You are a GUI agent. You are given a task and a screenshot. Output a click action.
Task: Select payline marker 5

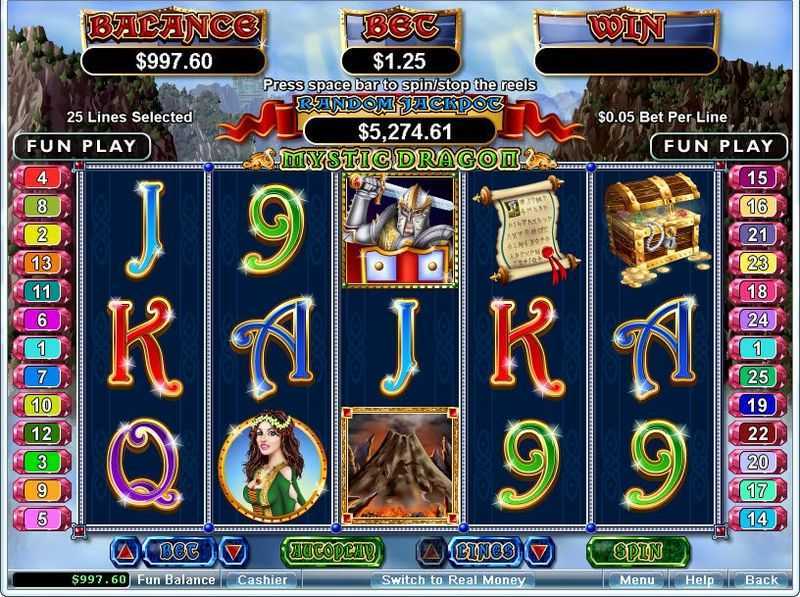pos(42,519)
